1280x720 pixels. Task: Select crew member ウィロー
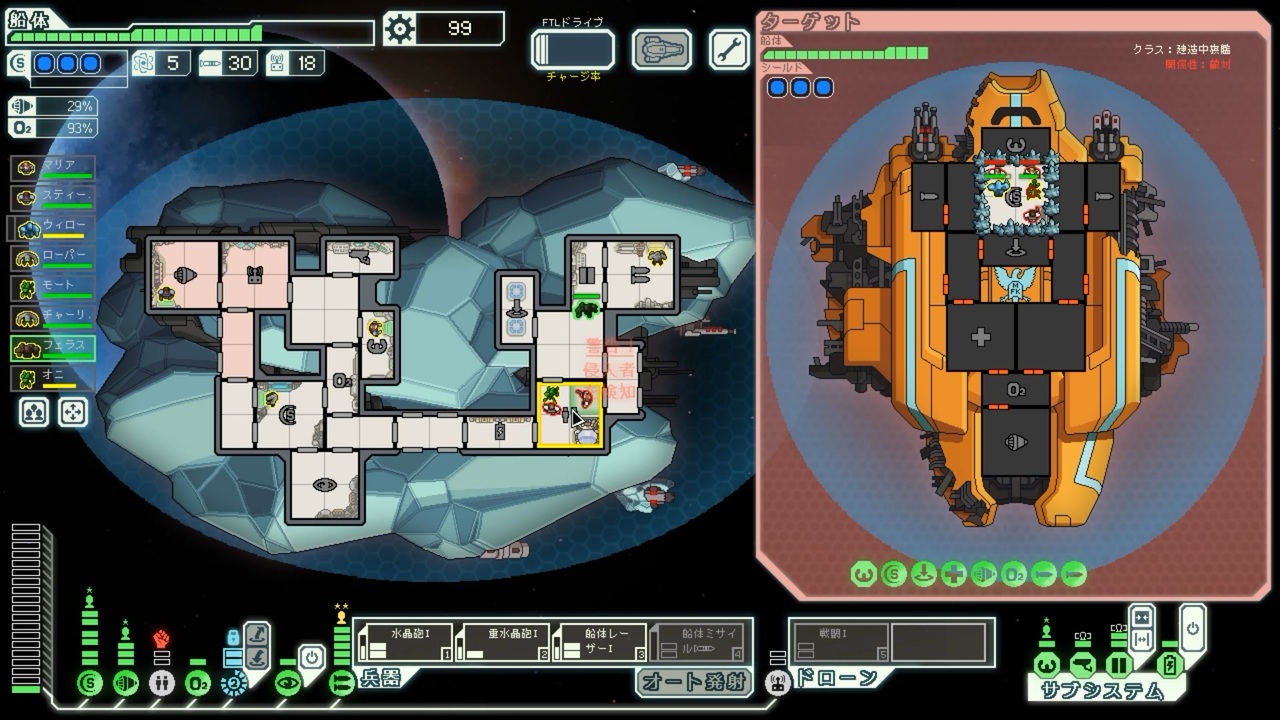pyautogui.click(x=54, y=228)
